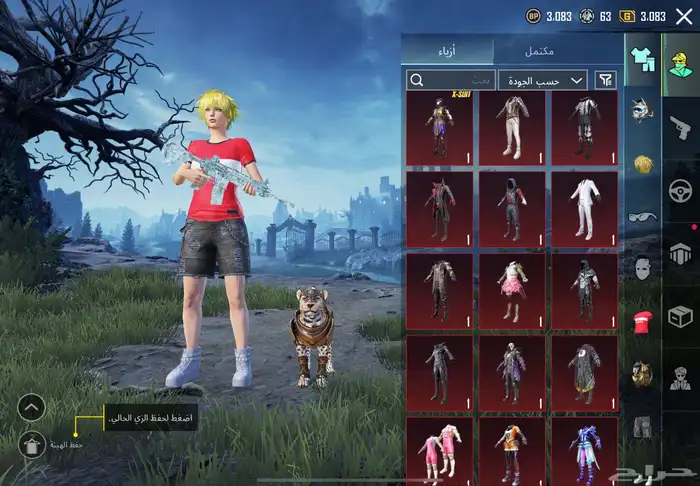This screenshot has width=700, height=486.
Task: Save the current outfit with the hanger button
Action: 32,445
